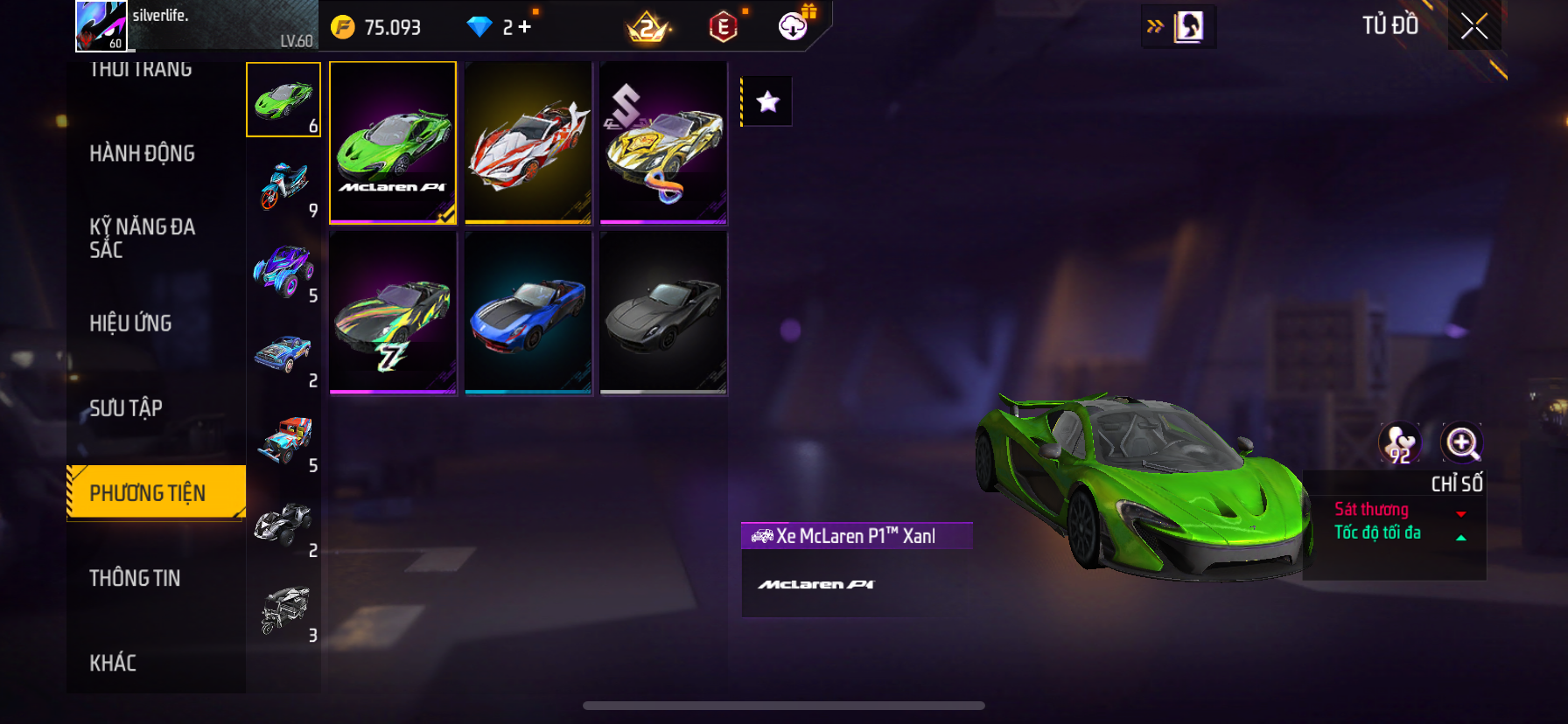Select the green McLaren P1 skin
This screenshot has height=724, width=1568.
(x=393, y=143)
